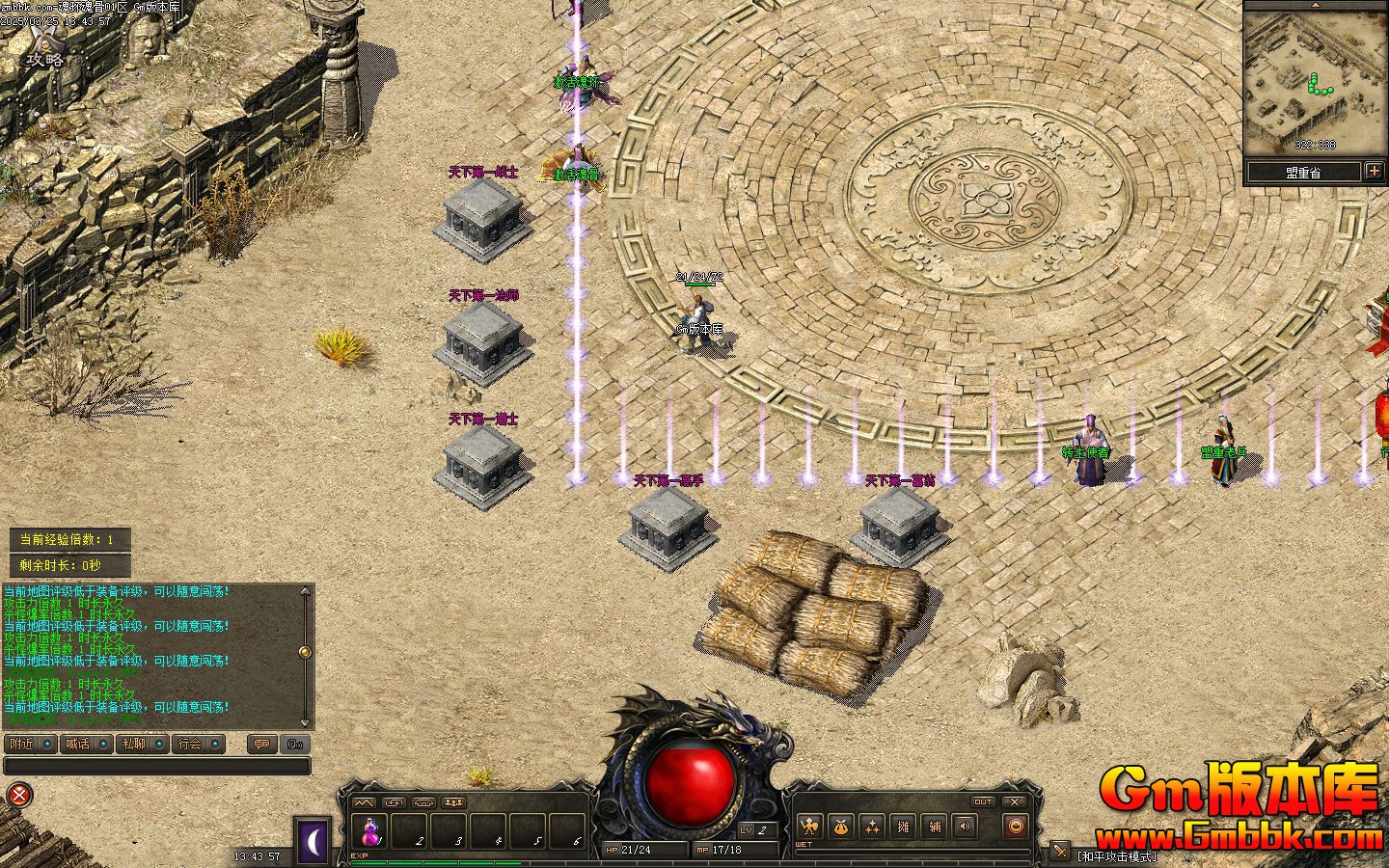Use the purple potion in hotbar slot 1

click(x=370, y=829)
